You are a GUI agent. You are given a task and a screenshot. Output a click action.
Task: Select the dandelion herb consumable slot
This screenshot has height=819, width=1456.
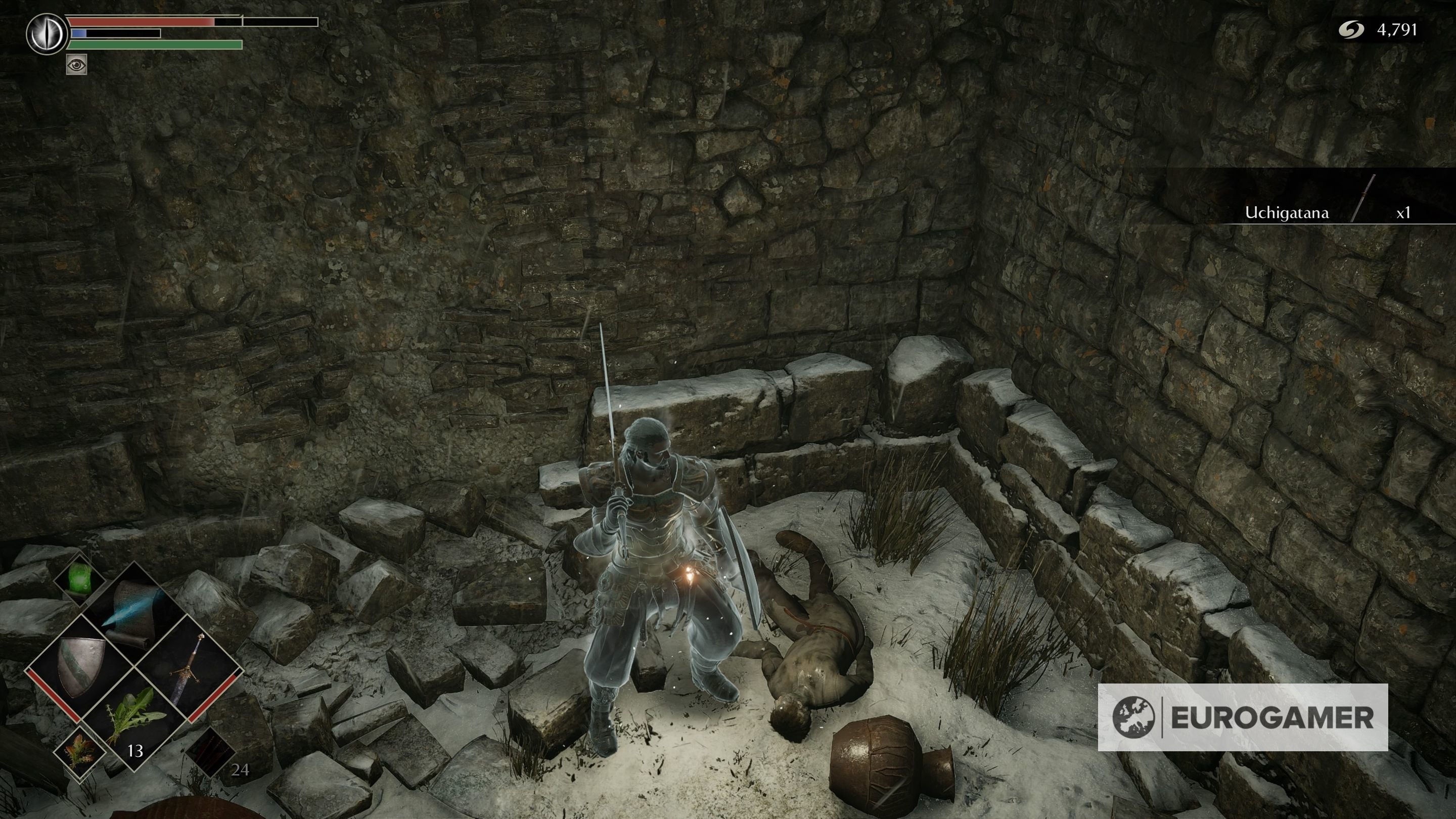pos(134,718)
